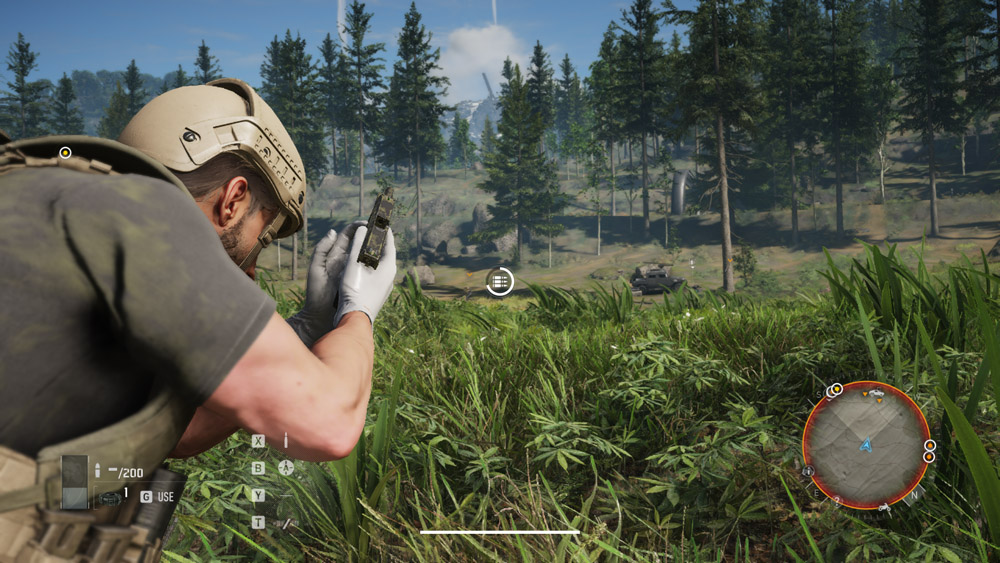Image resolution: width=1000 pixels, height=563 pixels.
Task: Select the motorcycle marker on the minimap edge
Action: click(884, 508)
